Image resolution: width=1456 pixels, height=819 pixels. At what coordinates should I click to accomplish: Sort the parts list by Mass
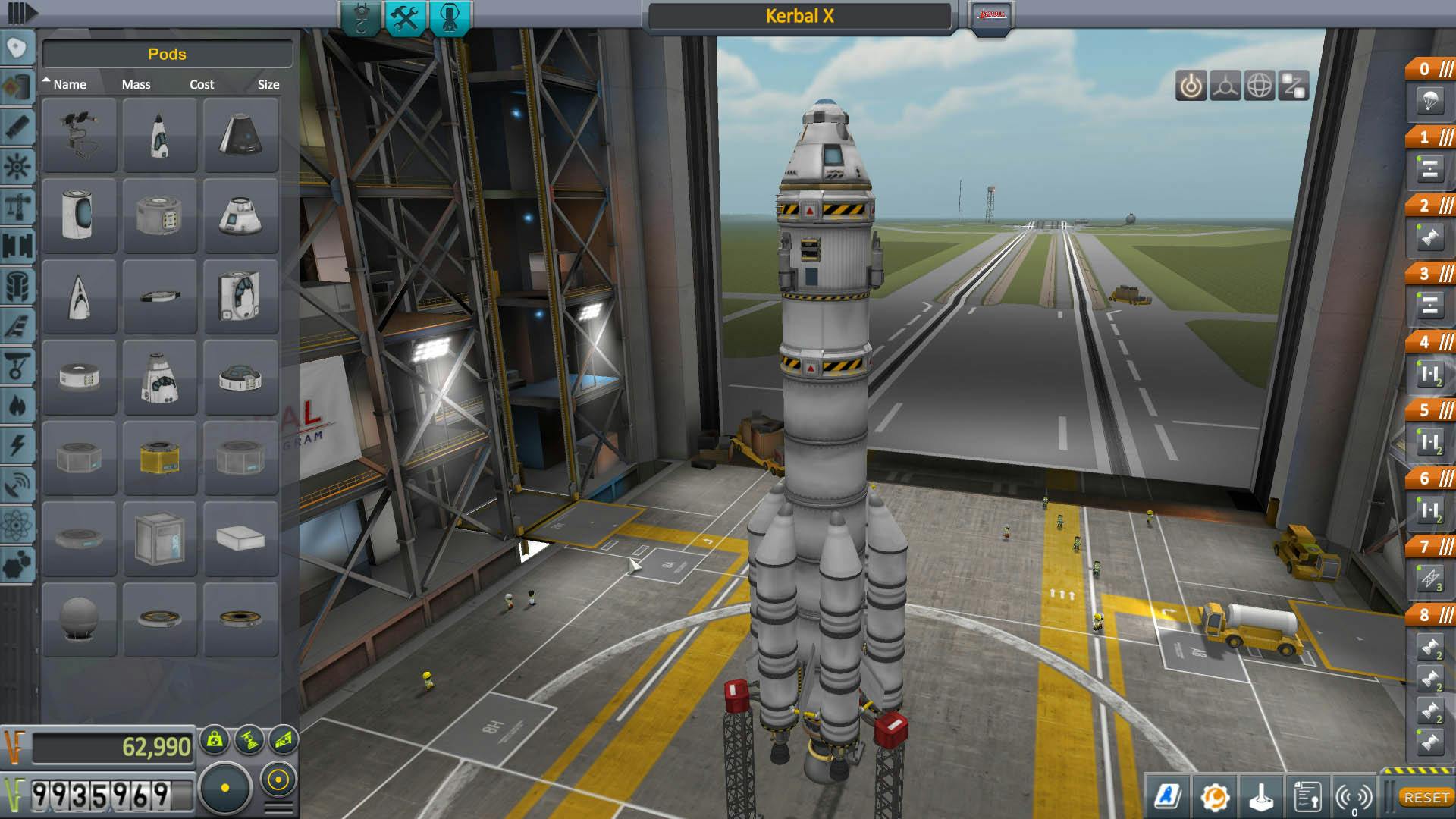(135, 84)
